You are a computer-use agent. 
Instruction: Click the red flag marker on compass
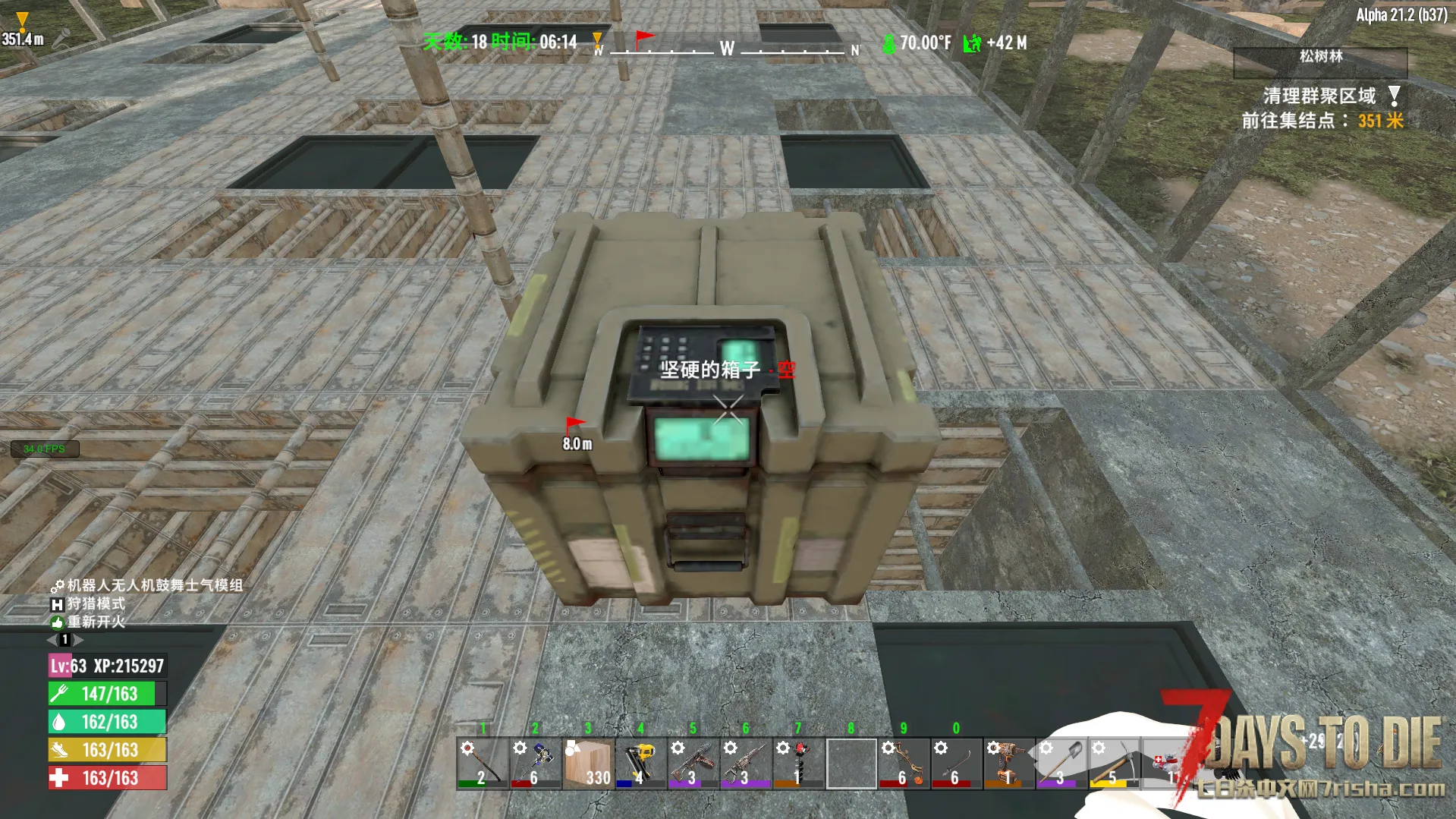pyautogui.click(x=643, y=38)
